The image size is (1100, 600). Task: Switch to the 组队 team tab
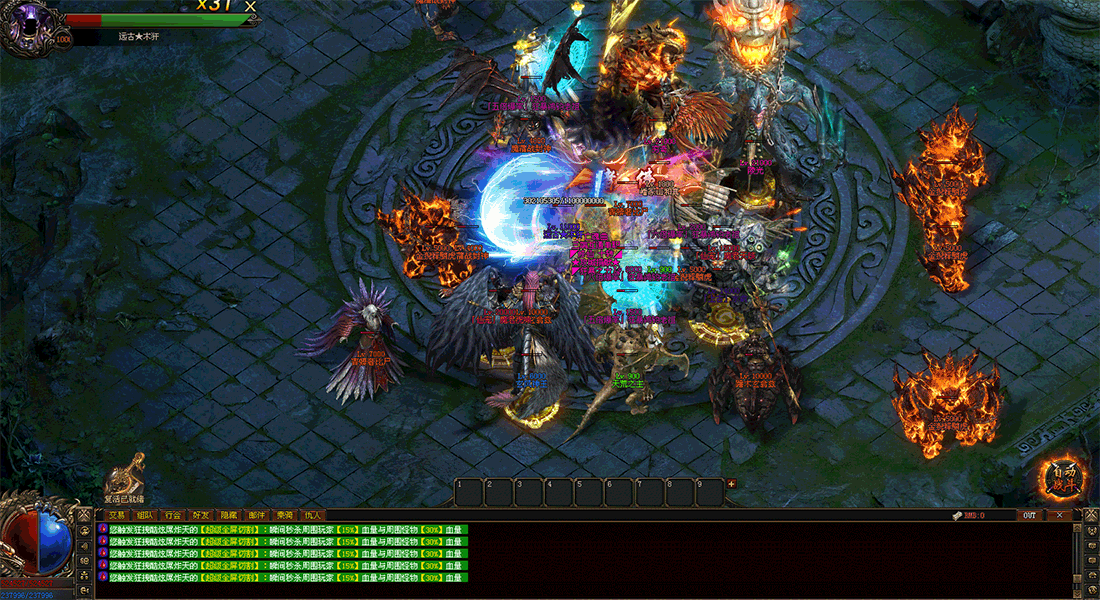click(x=146, y=515)
